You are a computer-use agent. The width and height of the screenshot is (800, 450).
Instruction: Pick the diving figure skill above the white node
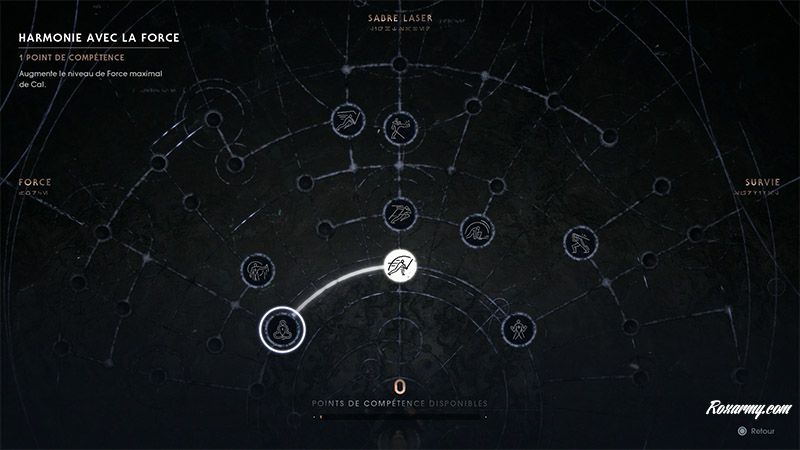click(399, 213)
